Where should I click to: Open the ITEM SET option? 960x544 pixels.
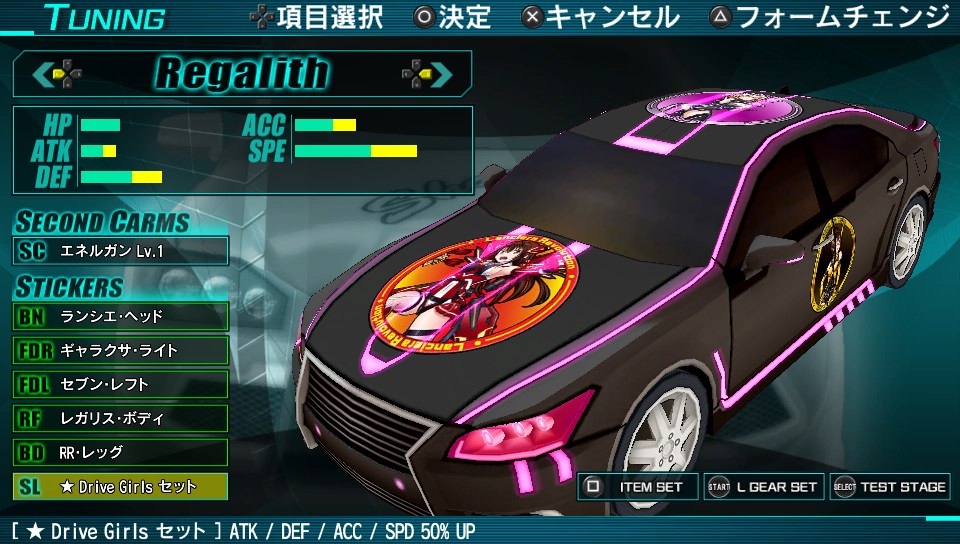[x=638, y=487]
